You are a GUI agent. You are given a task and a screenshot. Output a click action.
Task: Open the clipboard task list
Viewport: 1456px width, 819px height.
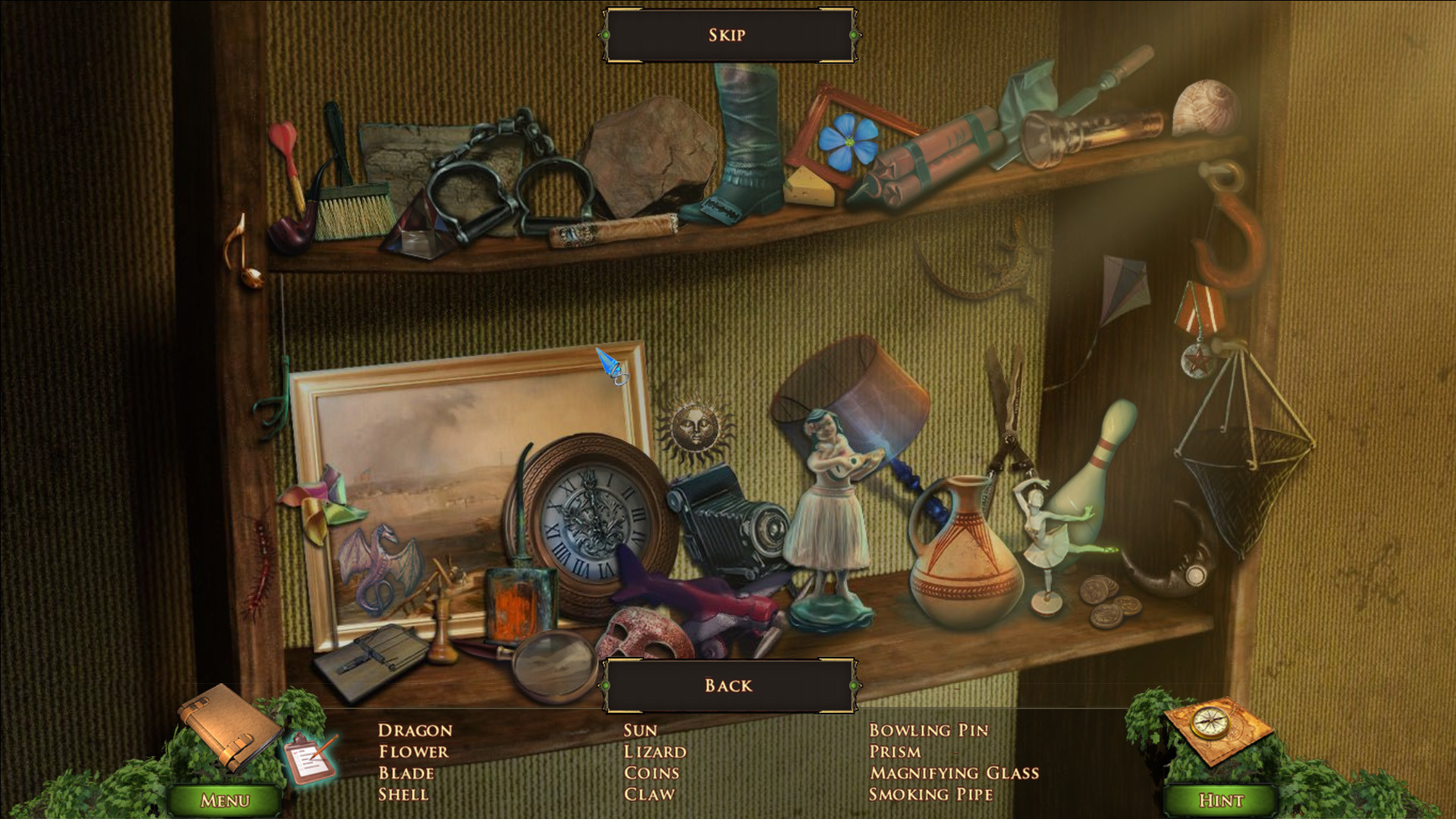(310, 759)
